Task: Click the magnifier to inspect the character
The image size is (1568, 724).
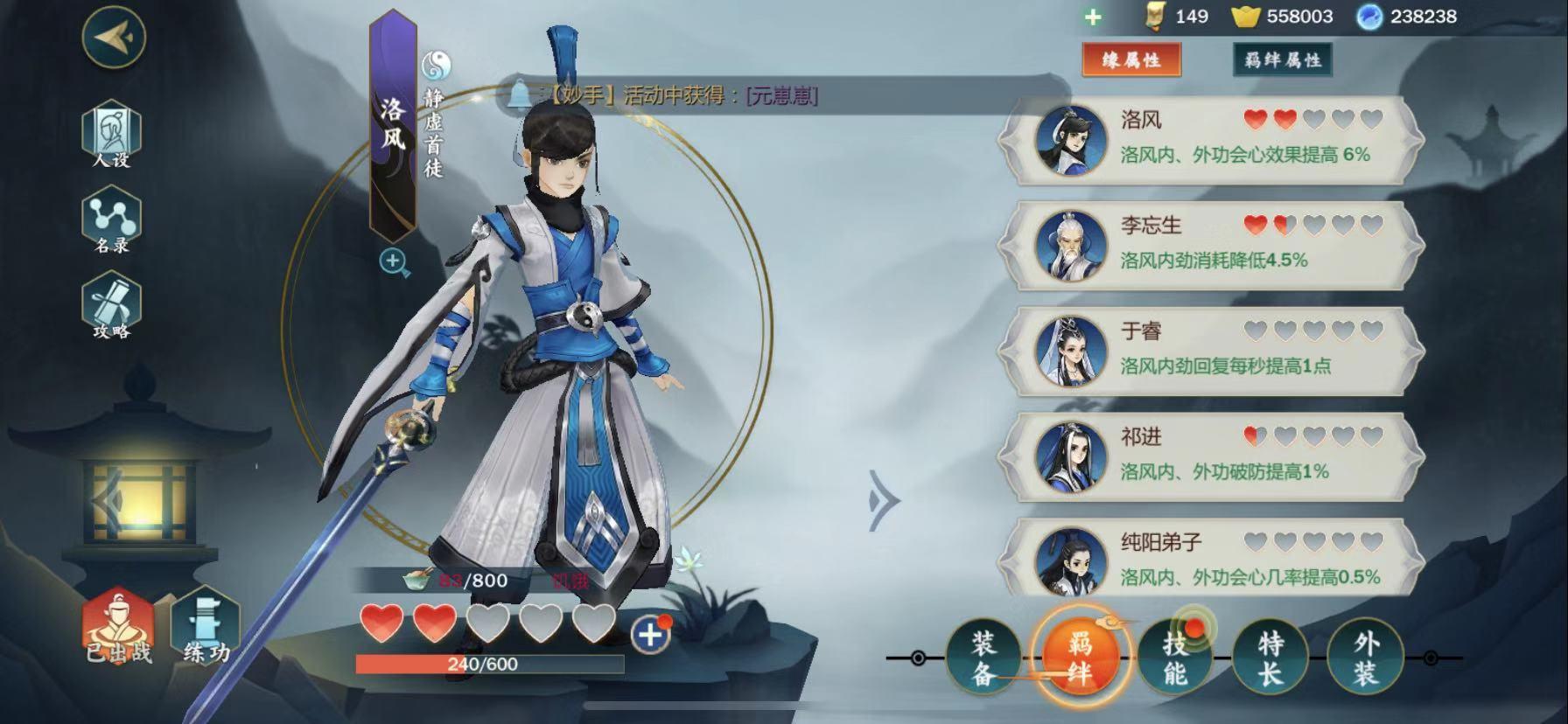Action: pyautogui.click(x=394, y=261)
